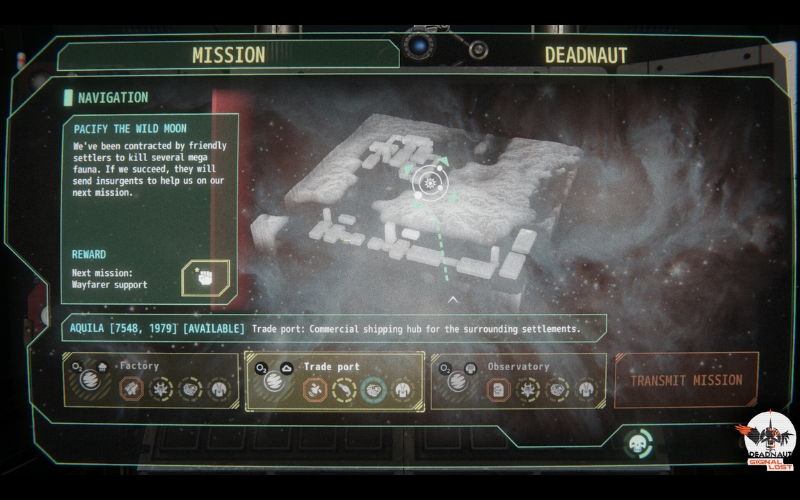The width and height of the screenshot is (800, 500).
Task: Transmit the mission
Action: (686, 380)
